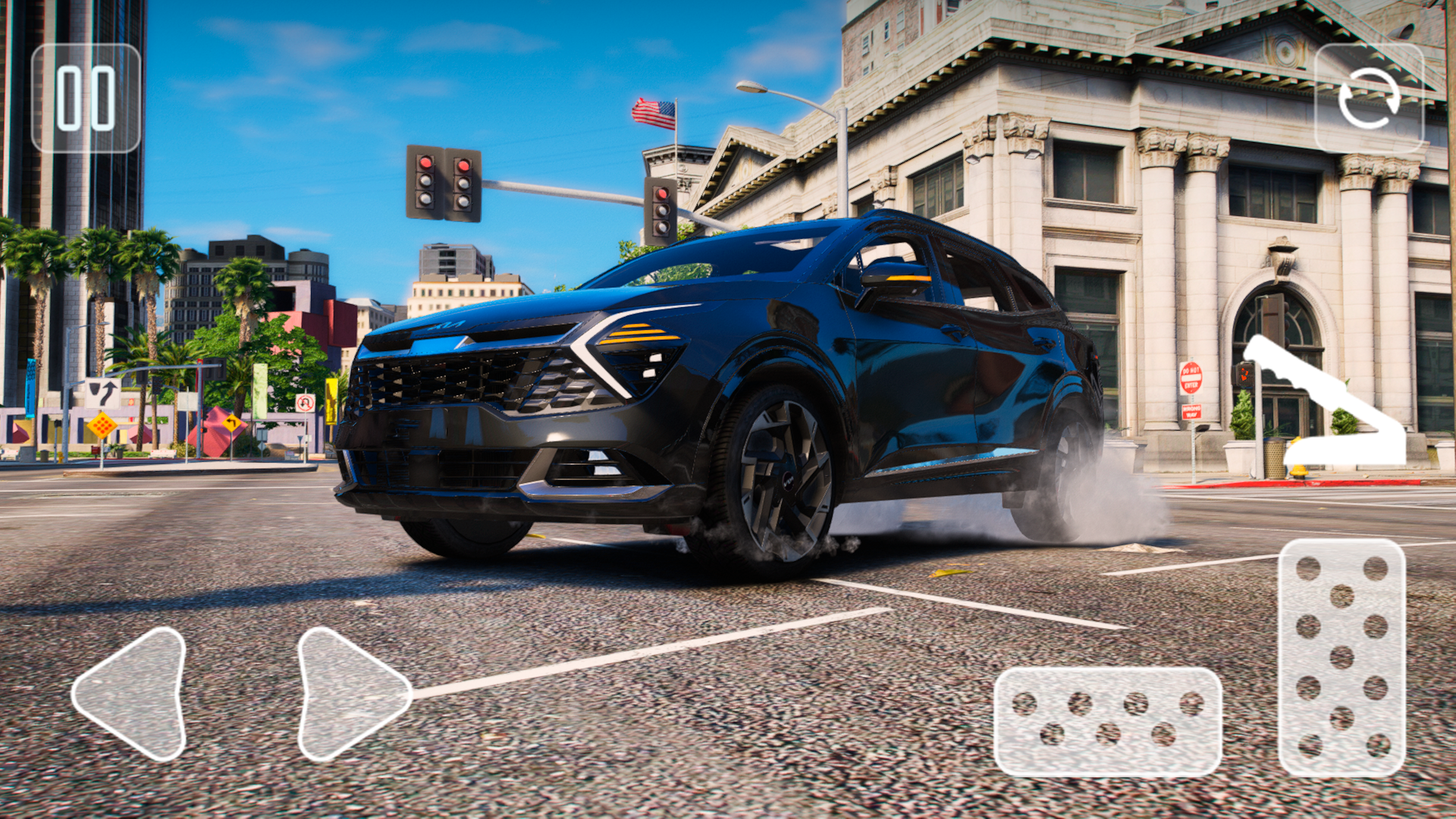Viewport: 1456px width, 819px height.
Task: Tap the overhead traffic lights
Action: 442,180
